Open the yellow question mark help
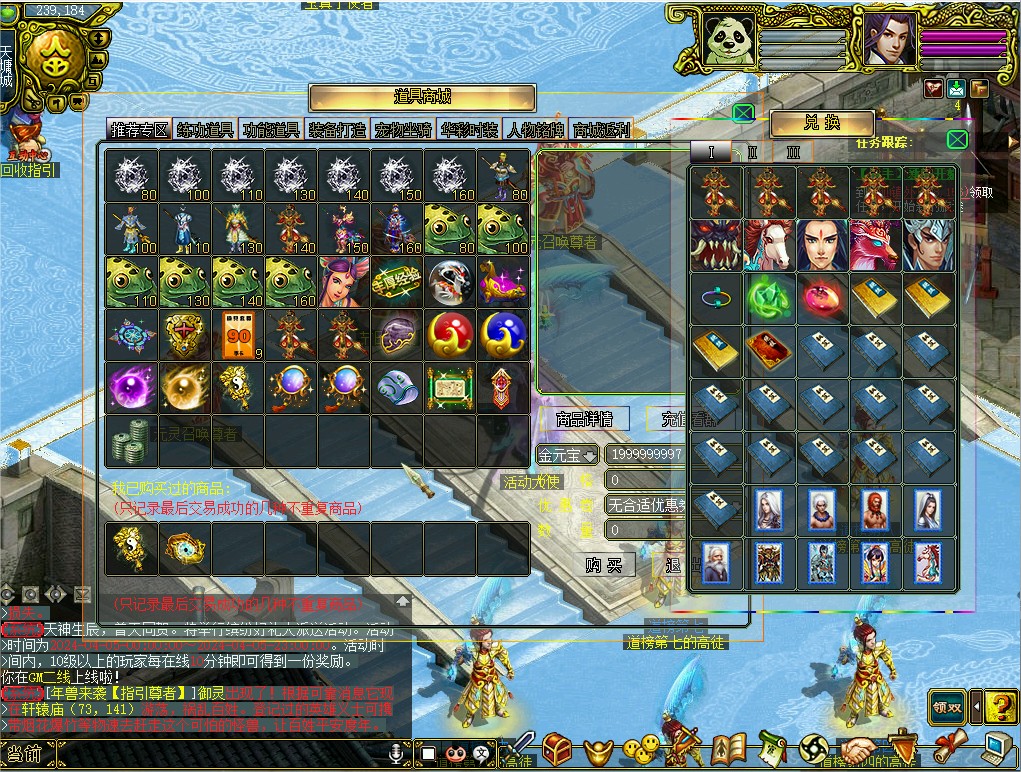The image size is (1021, 772). click(1001, 707)
